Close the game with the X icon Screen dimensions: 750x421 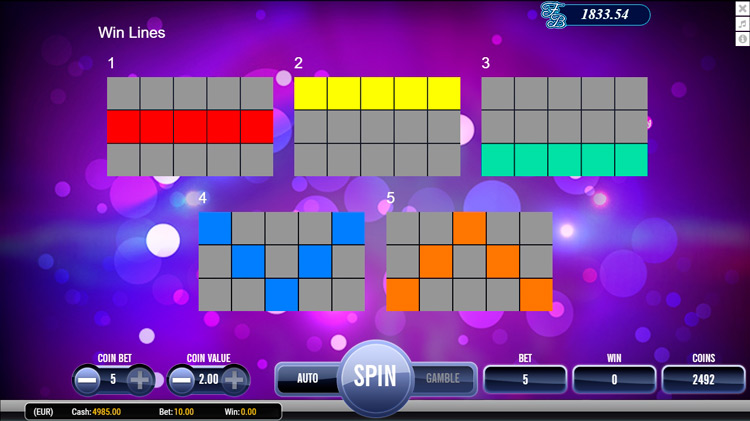[742, 9]
